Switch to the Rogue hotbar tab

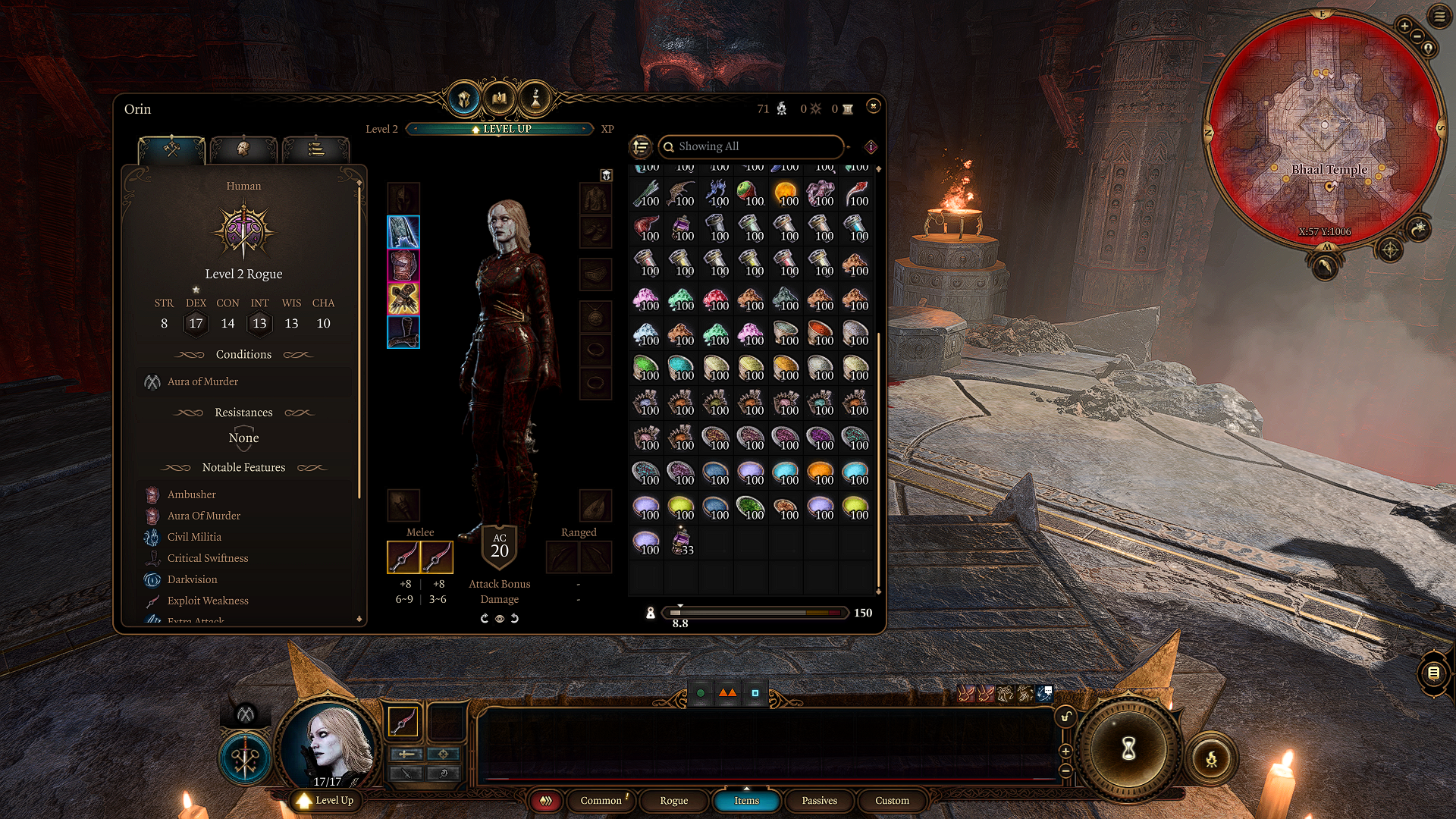point(673,801)
